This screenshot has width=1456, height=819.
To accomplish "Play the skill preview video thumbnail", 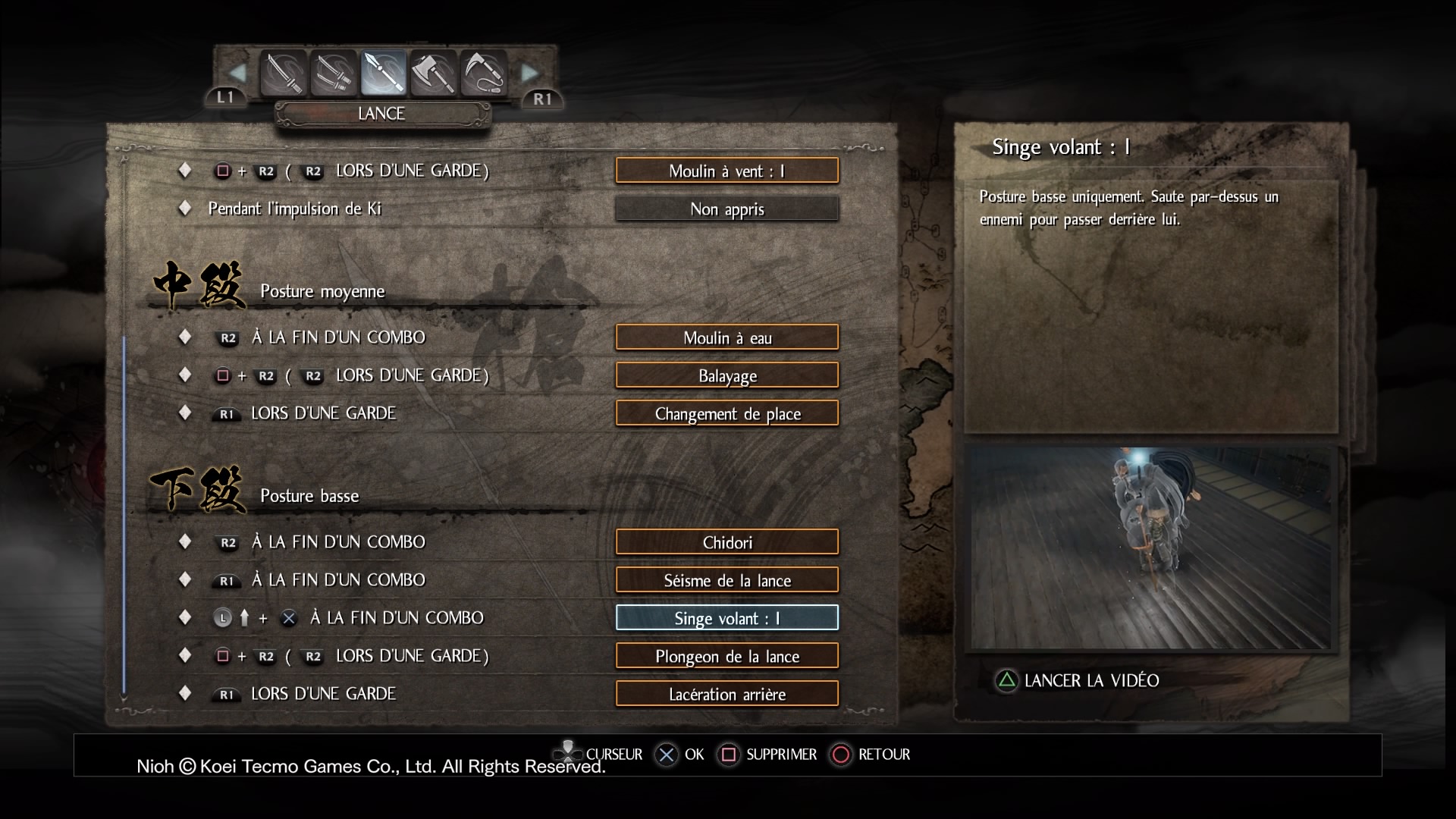I will [1150, 548].
